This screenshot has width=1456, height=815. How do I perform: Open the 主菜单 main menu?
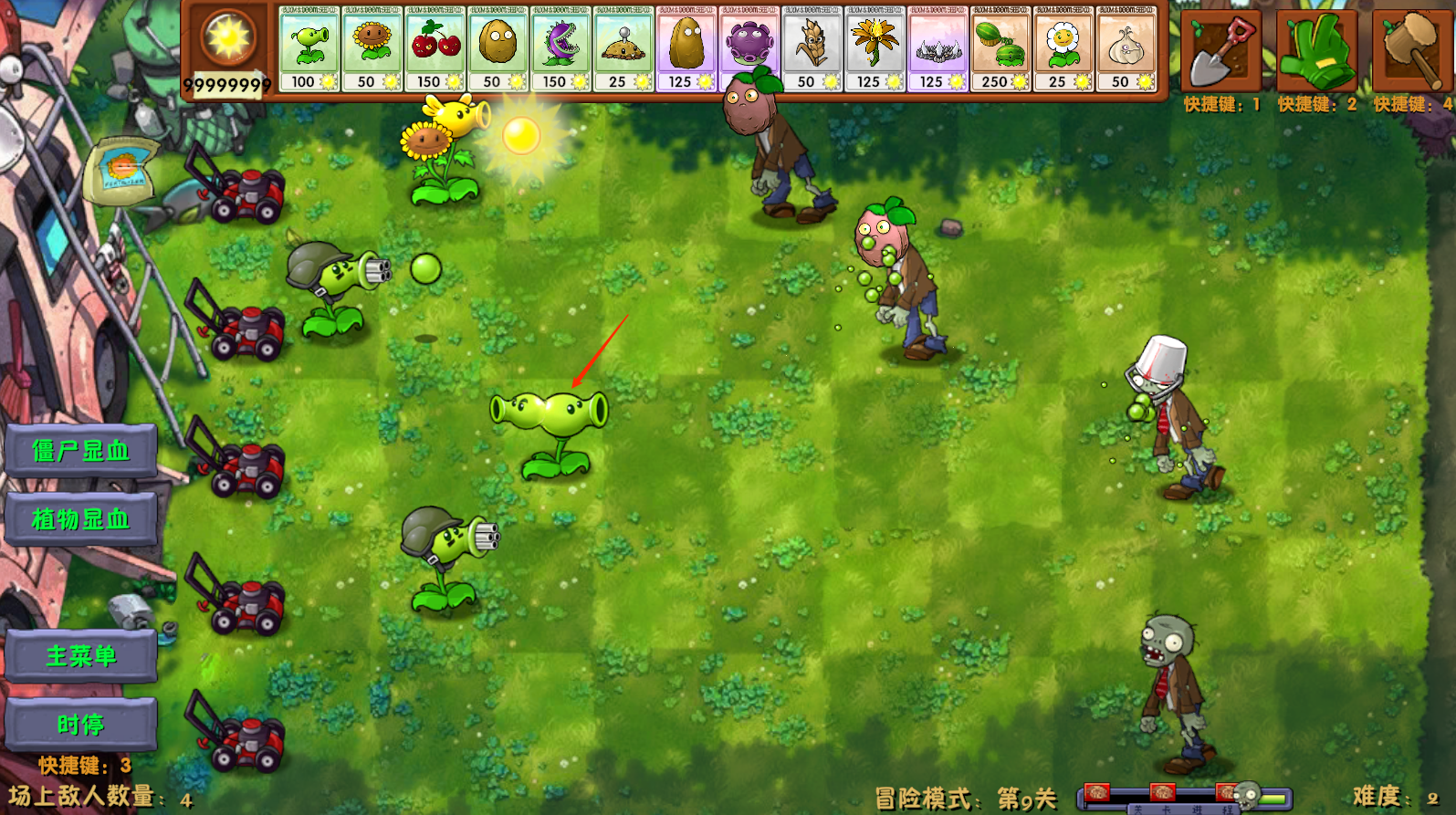pyautogui.click(x=81, y=655)
